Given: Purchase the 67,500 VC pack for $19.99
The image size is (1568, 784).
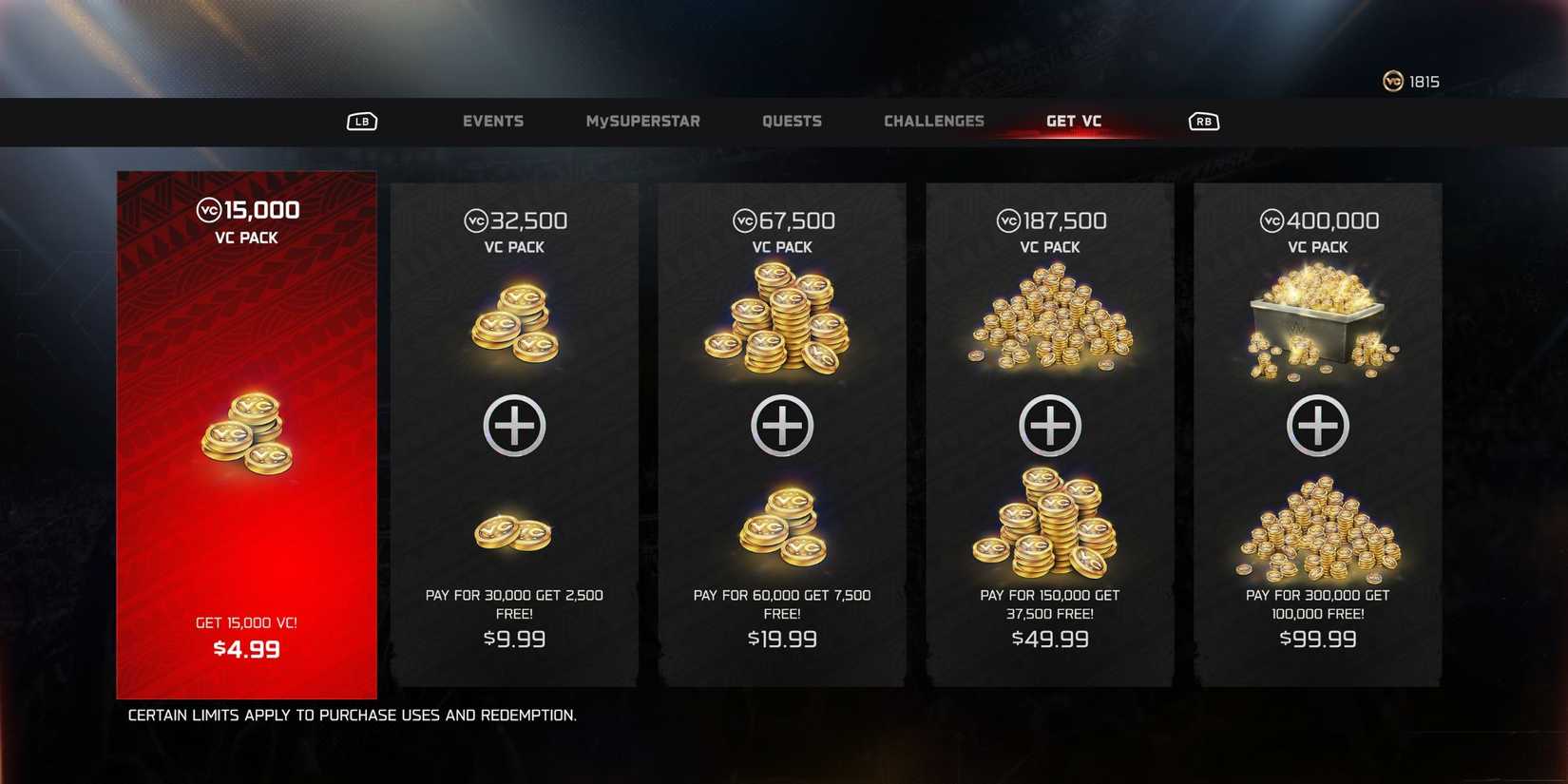Looking at the screenshot, I should (781, 640).
